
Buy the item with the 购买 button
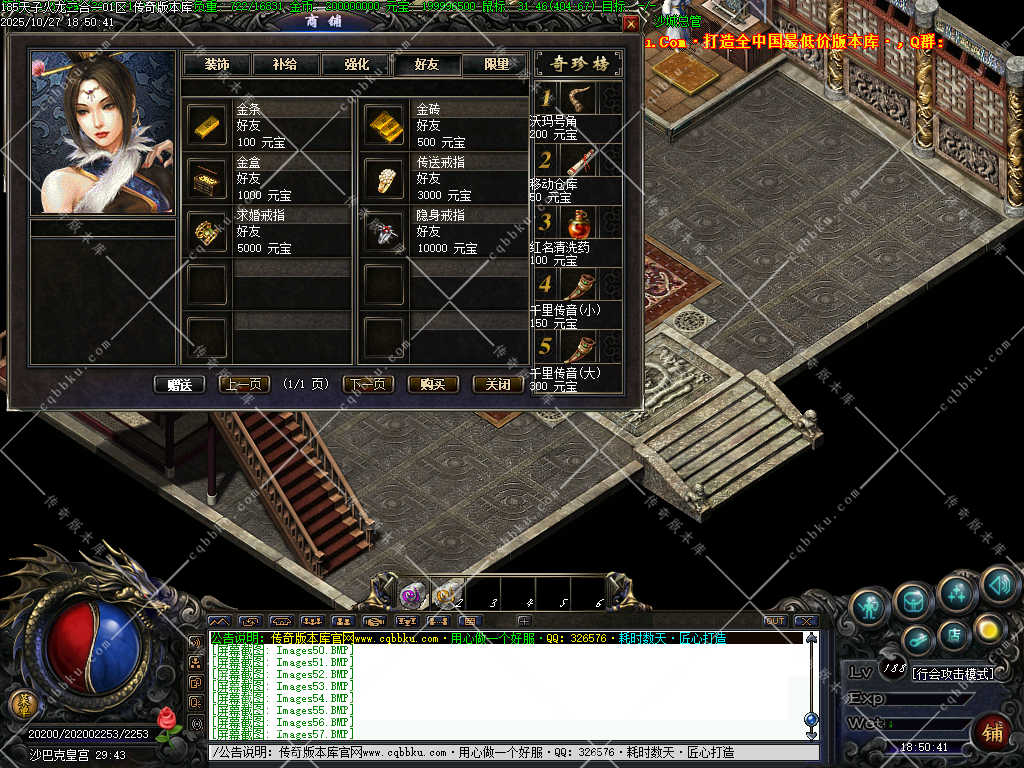[x=433, y=384]
